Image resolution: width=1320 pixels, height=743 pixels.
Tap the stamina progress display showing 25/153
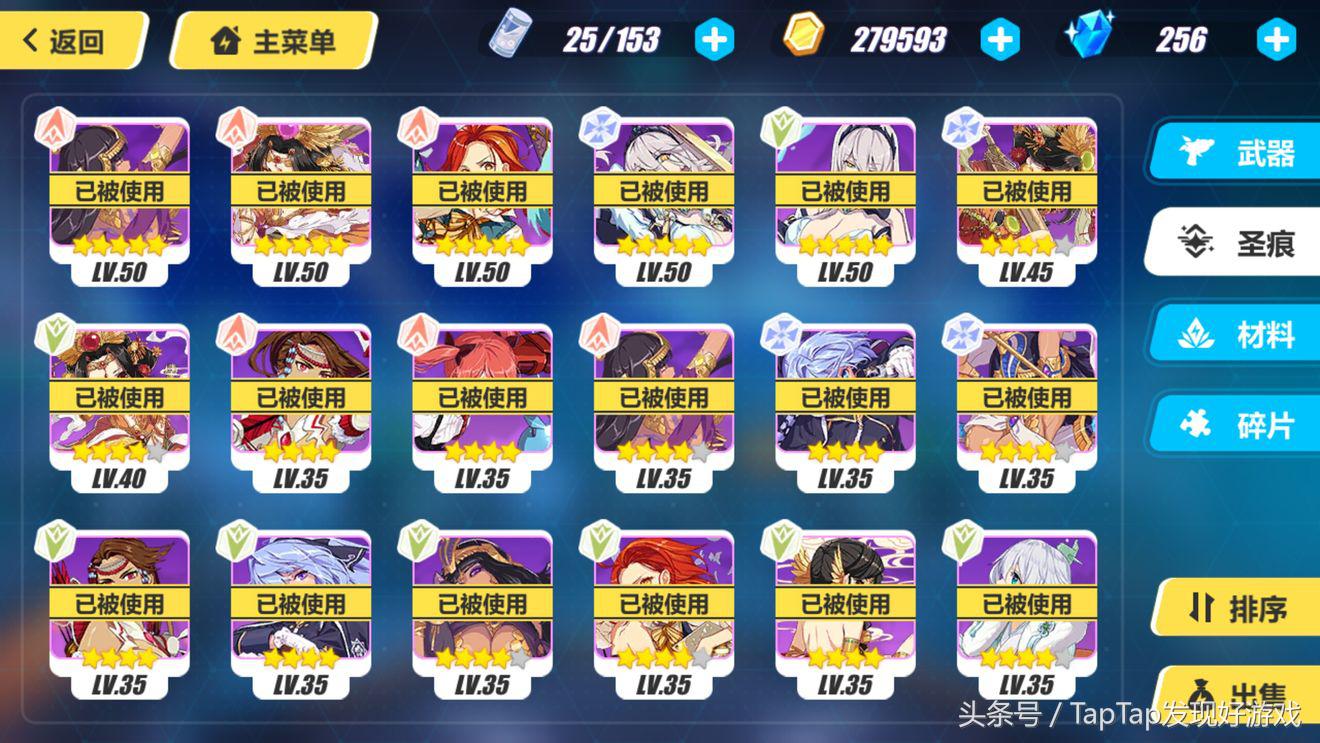610,38
